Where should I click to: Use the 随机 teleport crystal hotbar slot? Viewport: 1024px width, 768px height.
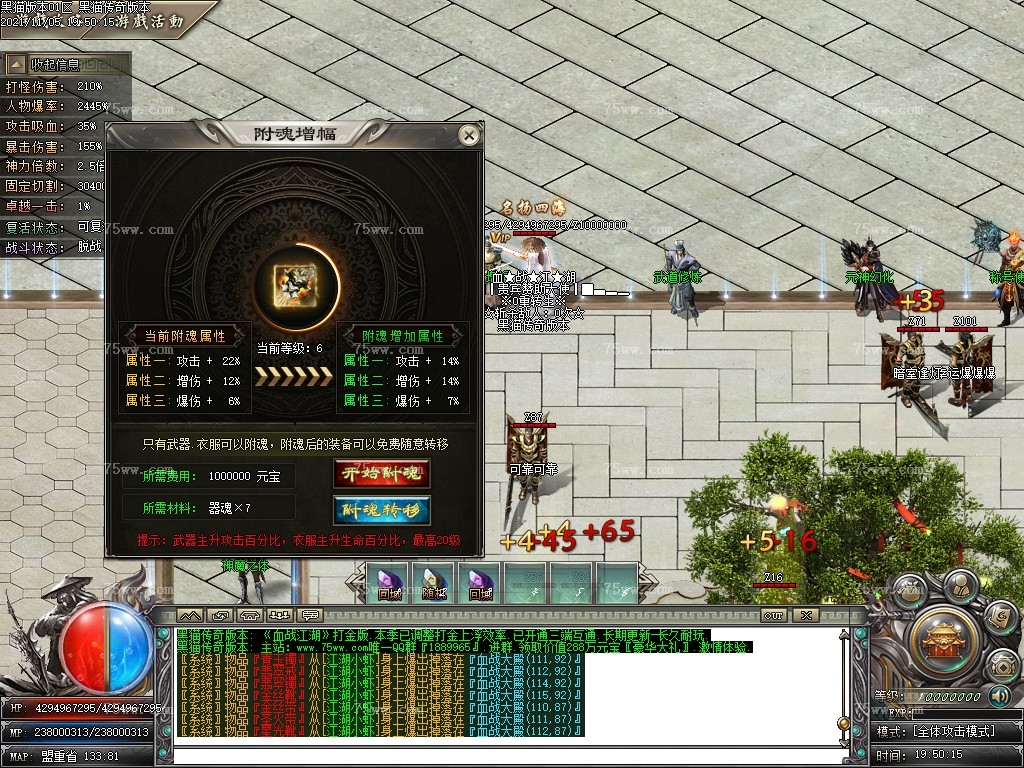coord(434,582)
